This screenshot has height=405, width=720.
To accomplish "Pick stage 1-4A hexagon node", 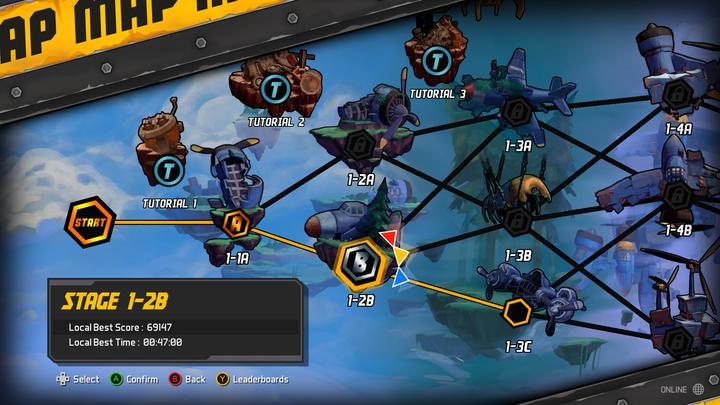I will 678,94.
